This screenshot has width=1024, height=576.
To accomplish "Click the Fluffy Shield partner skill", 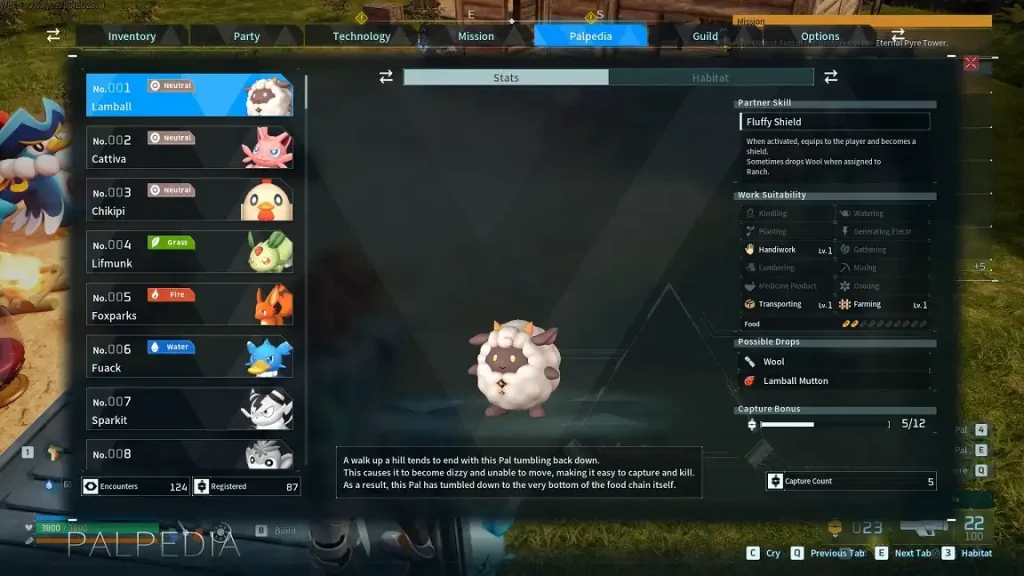I will coord(835,122).
